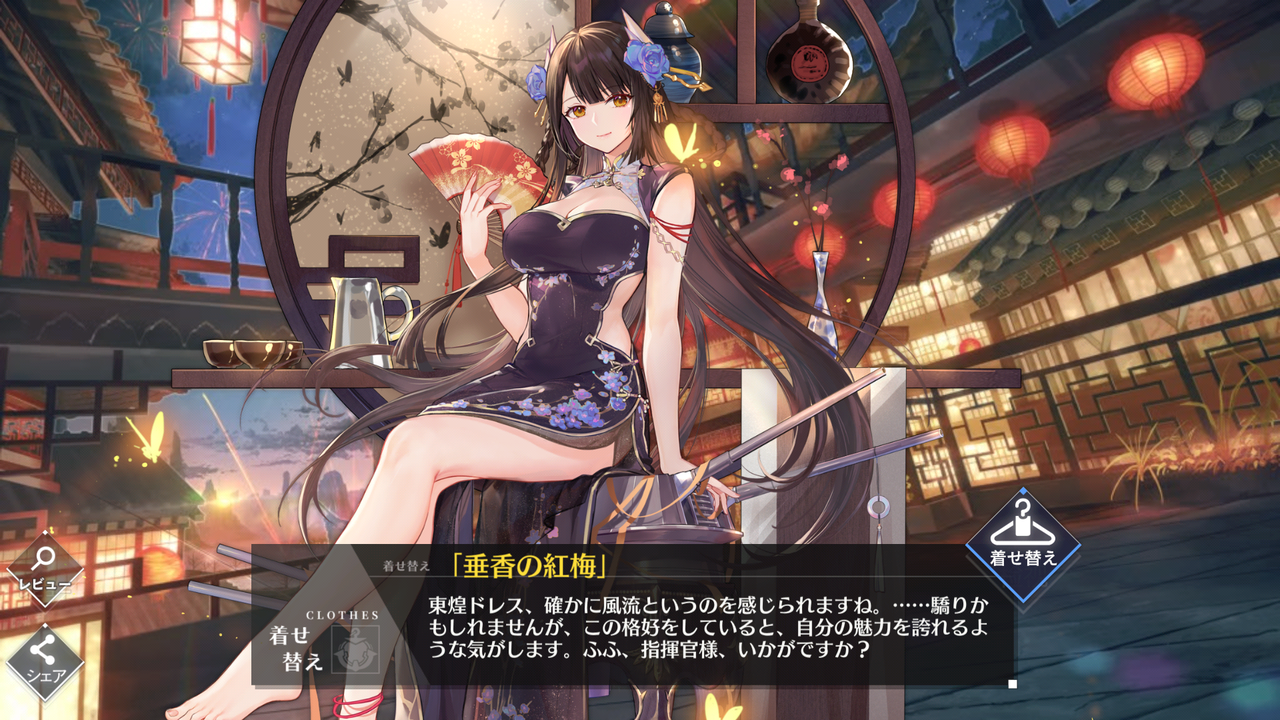Tap the red folding fan in the character's hand

[470, 170]
